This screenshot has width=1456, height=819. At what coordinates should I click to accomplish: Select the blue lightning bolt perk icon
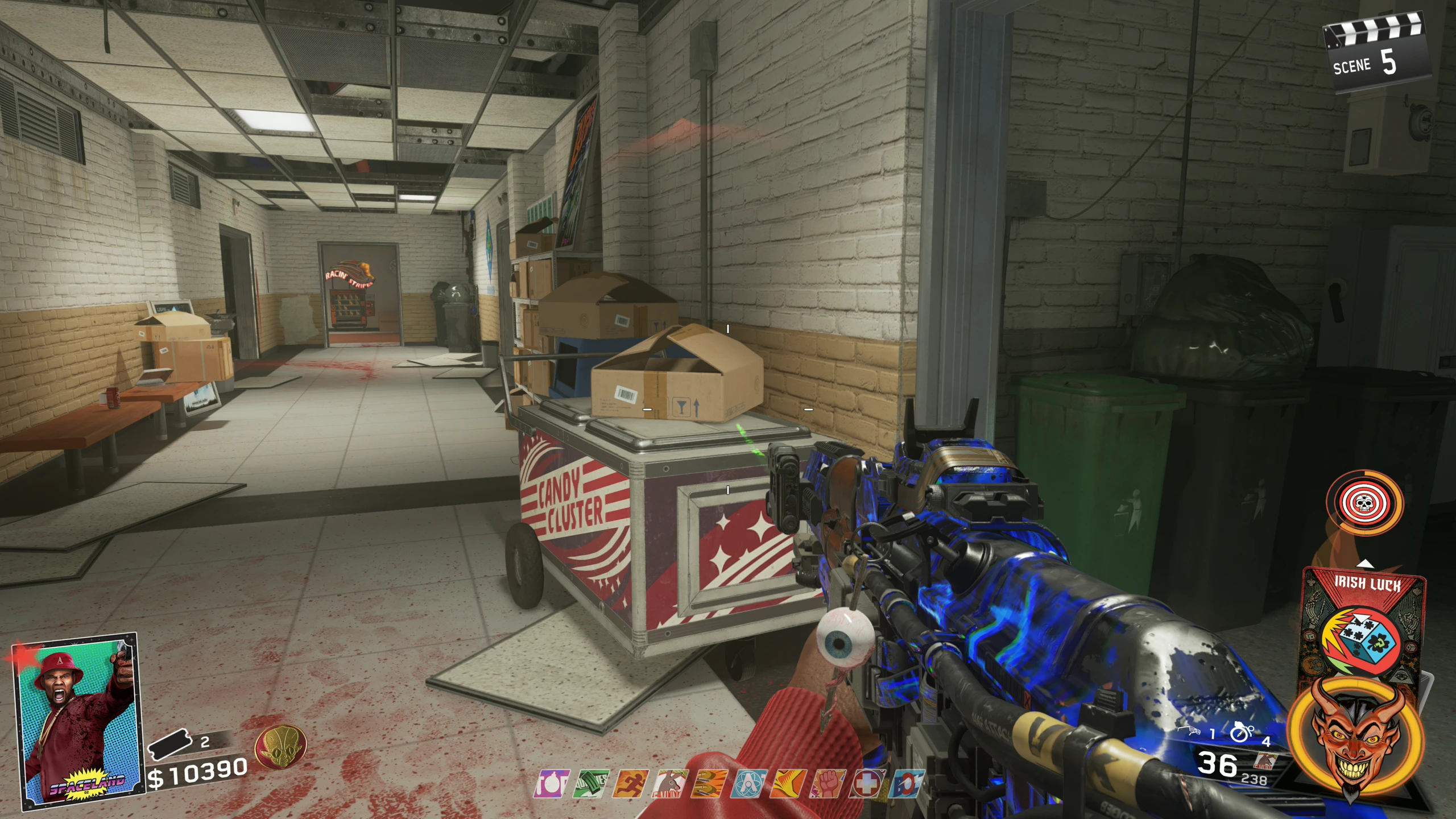coord(908,784)
